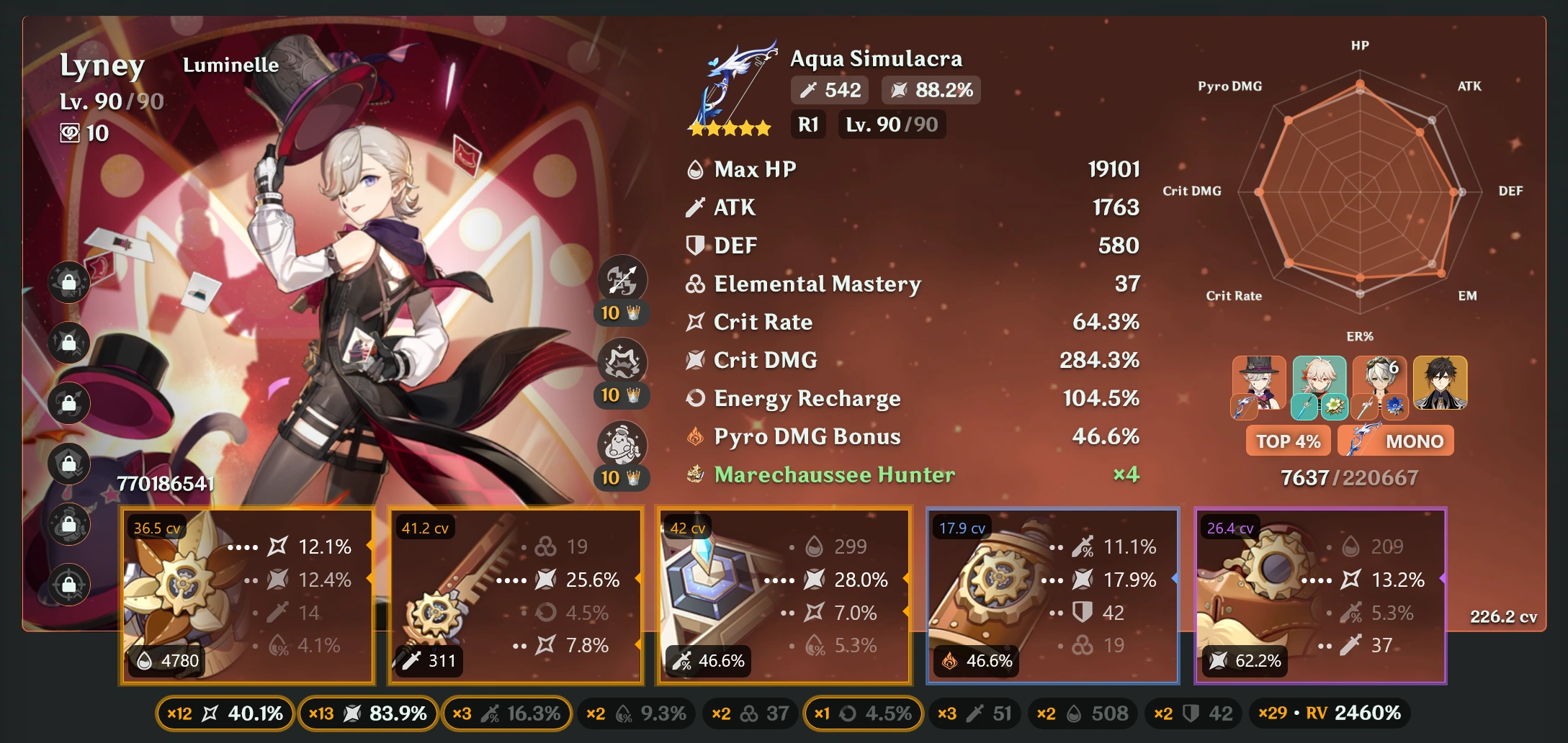Image resolution: width=1568 pixels, height=743 pixels.
Task: Click the TOP 4% ranking badge
Action: (x=1288, y=441)
